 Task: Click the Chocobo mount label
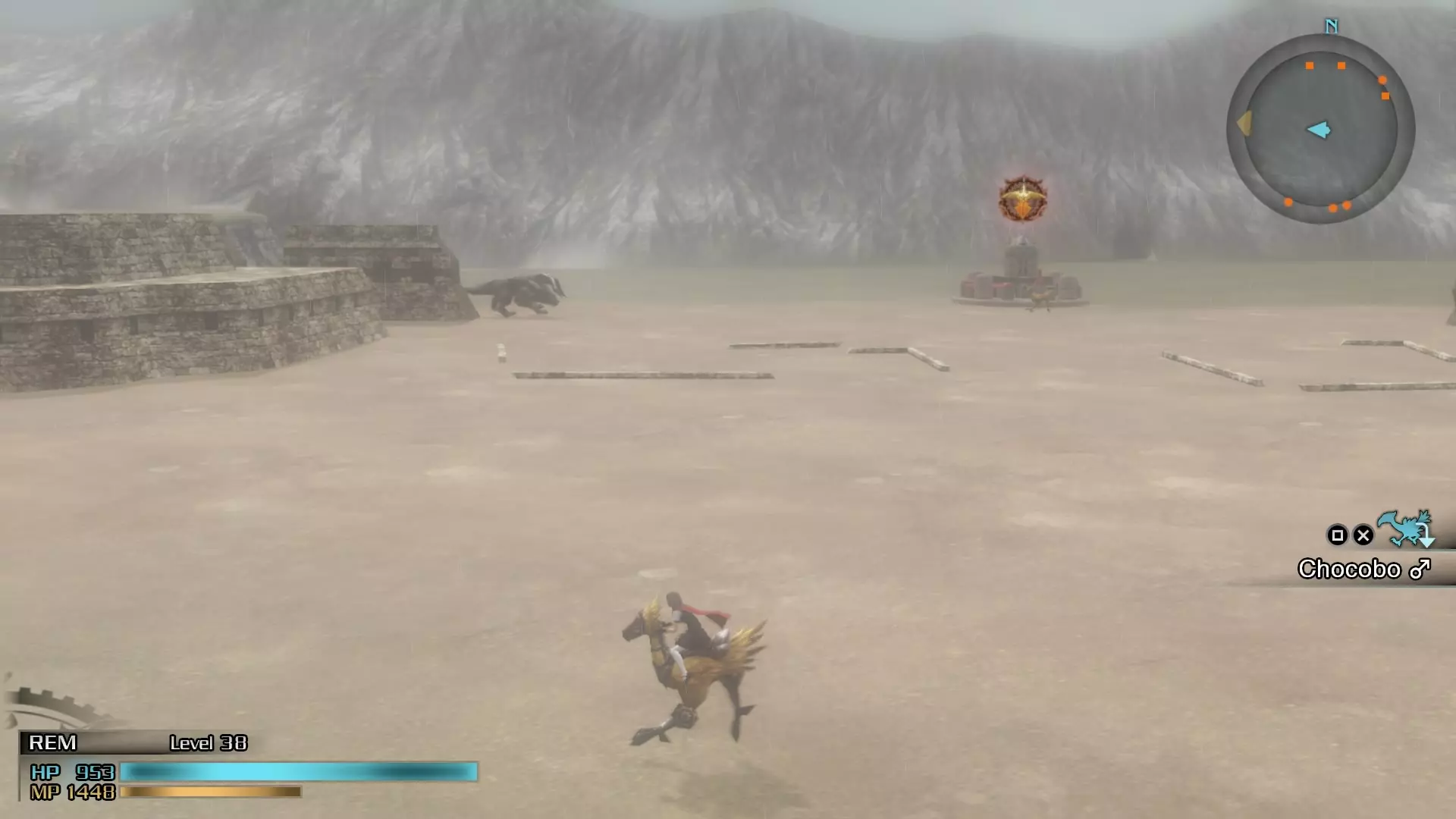tap(1363, 569)
